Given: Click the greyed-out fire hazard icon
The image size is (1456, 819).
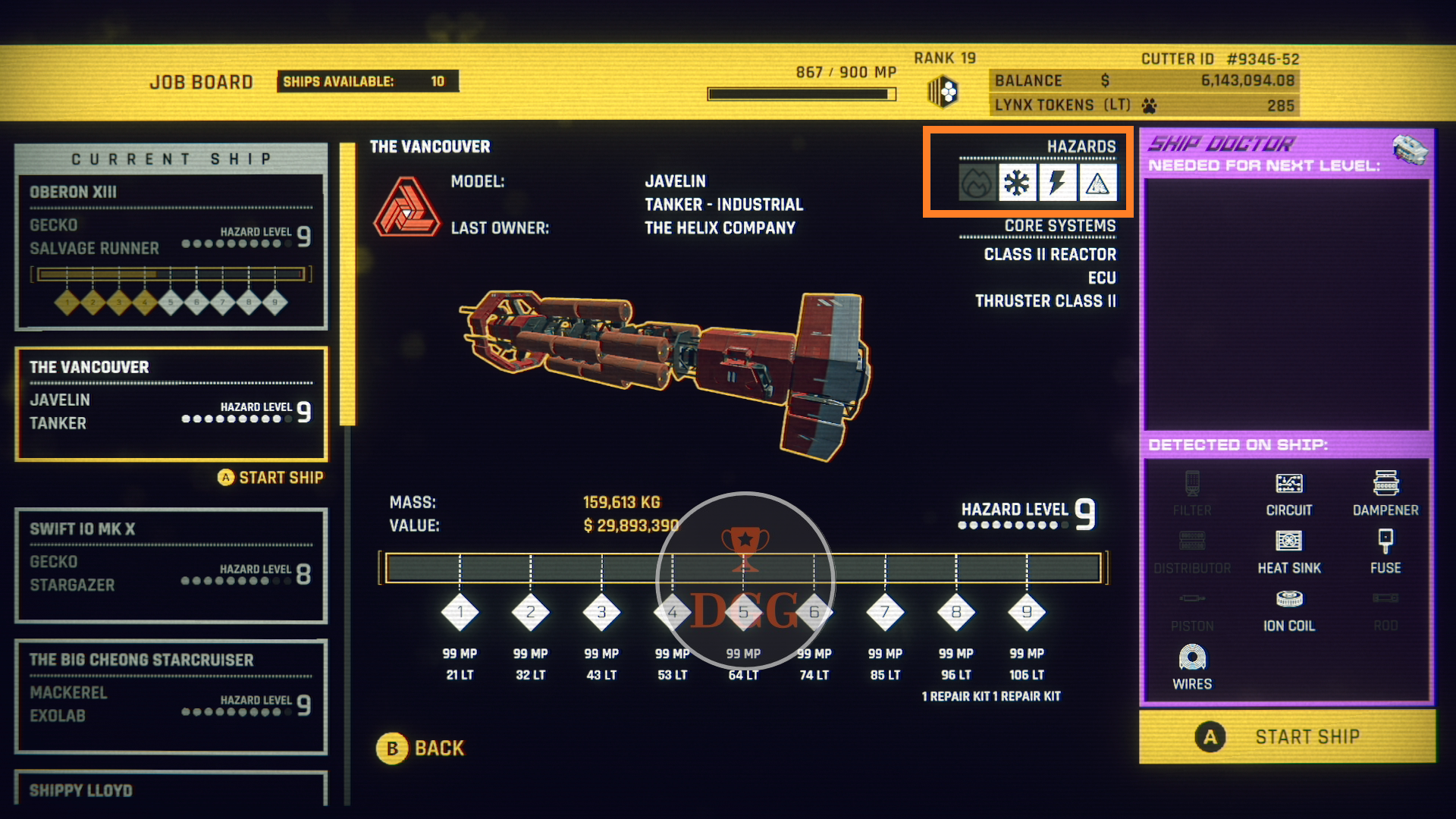Looking at the screenshot, I should (x=977, y=183).
